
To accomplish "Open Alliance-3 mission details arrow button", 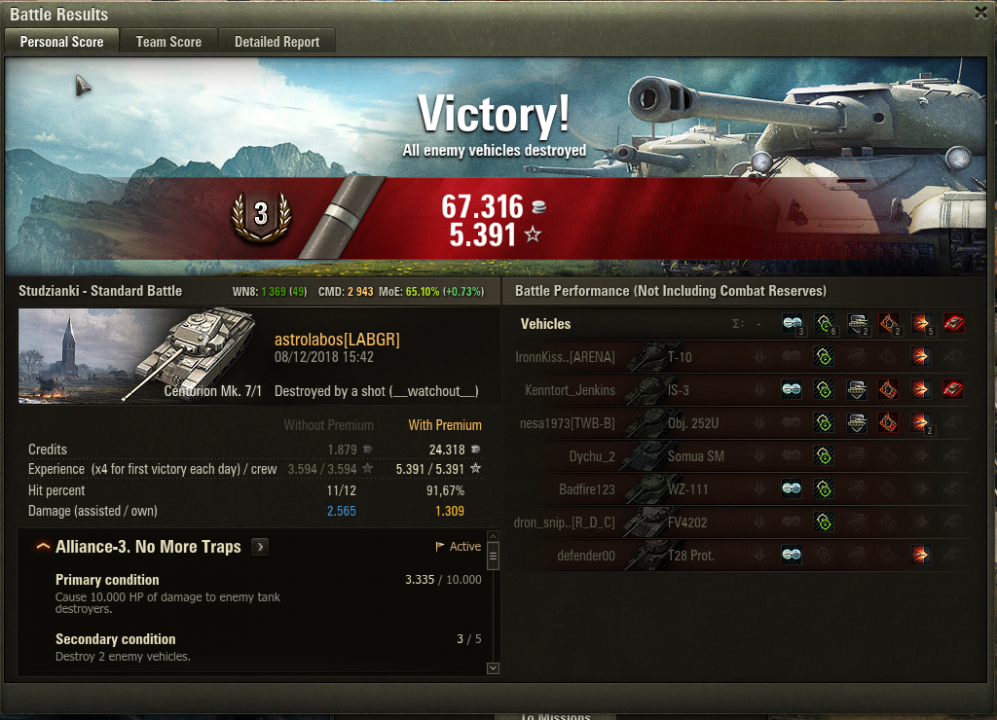I will point(260,547).
